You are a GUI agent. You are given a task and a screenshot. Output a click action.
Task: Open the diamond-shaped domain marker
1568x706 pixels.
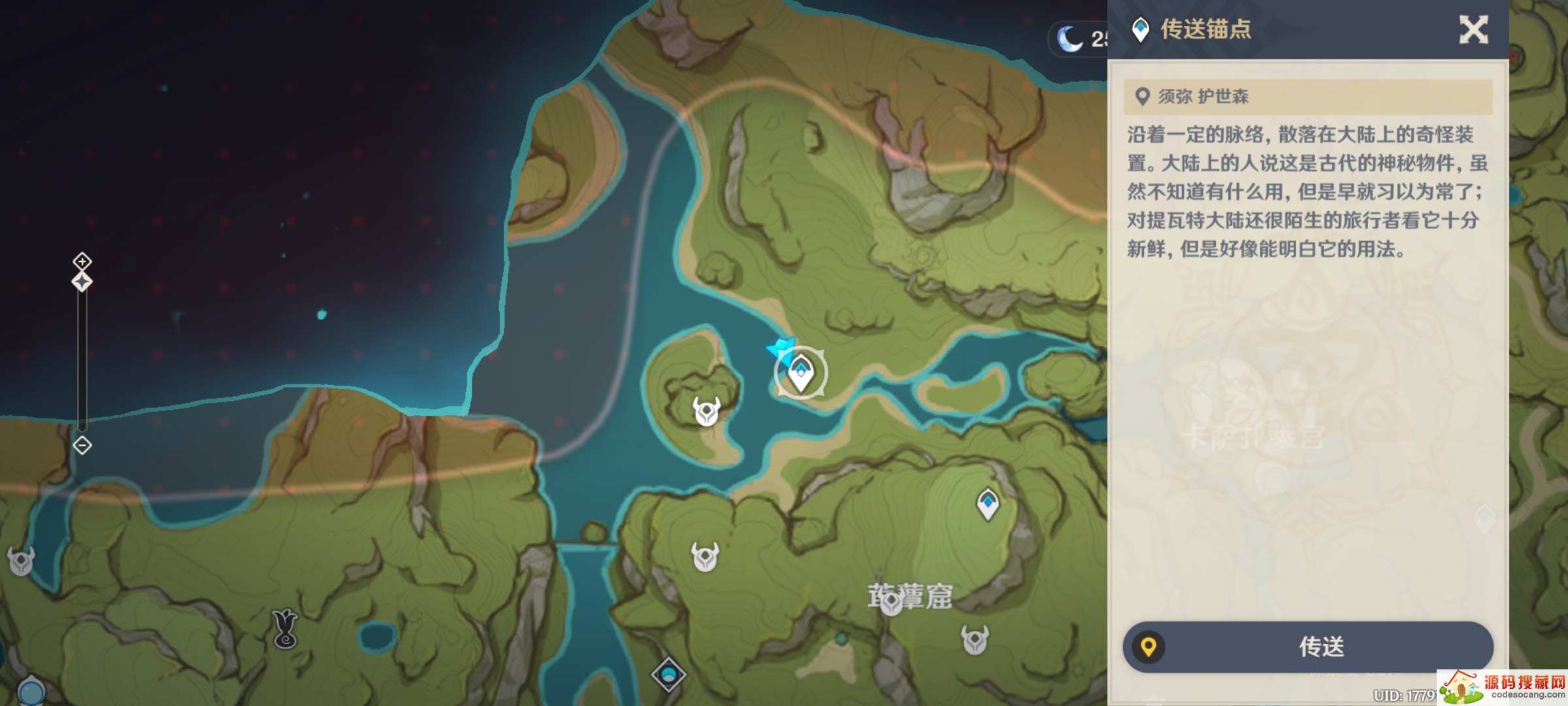click(x=668, y=674)
